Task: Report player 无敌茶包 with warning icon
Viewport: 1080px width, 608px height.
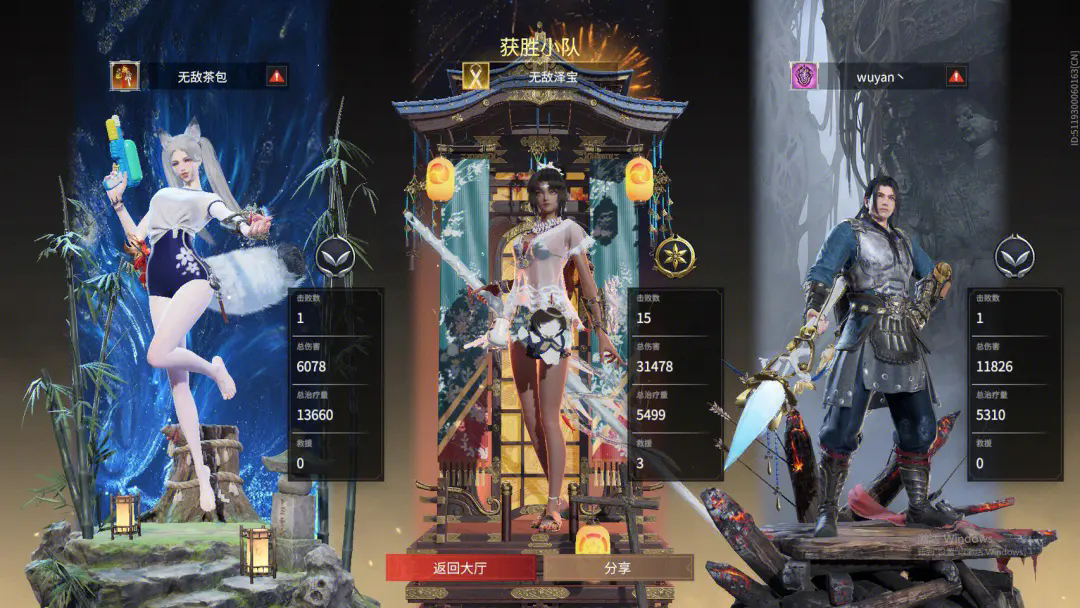Action: point(277,76)
